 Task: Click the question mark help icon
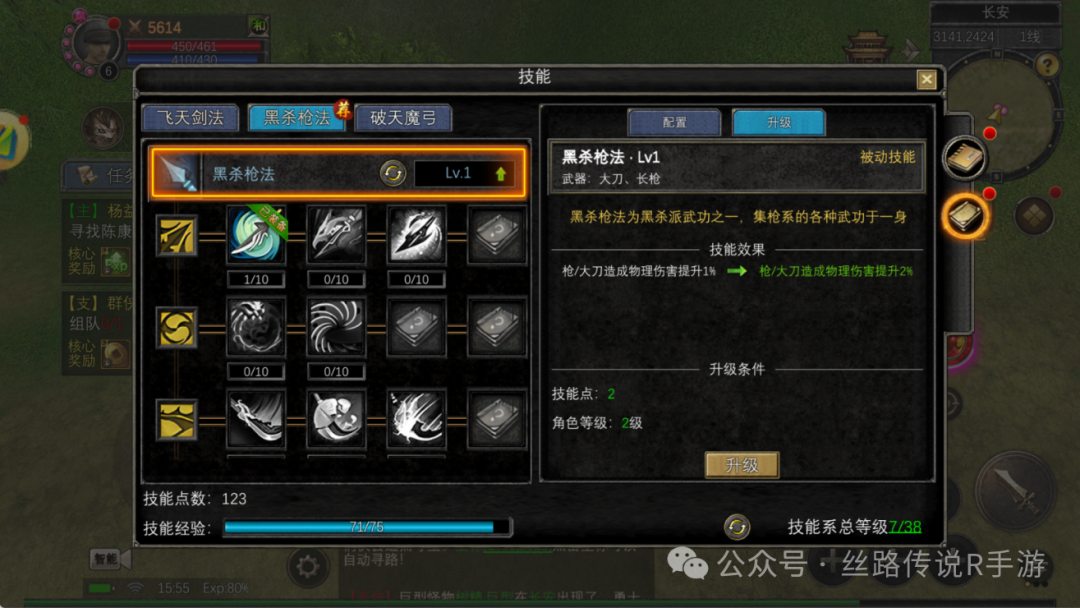coord(1047,66)
